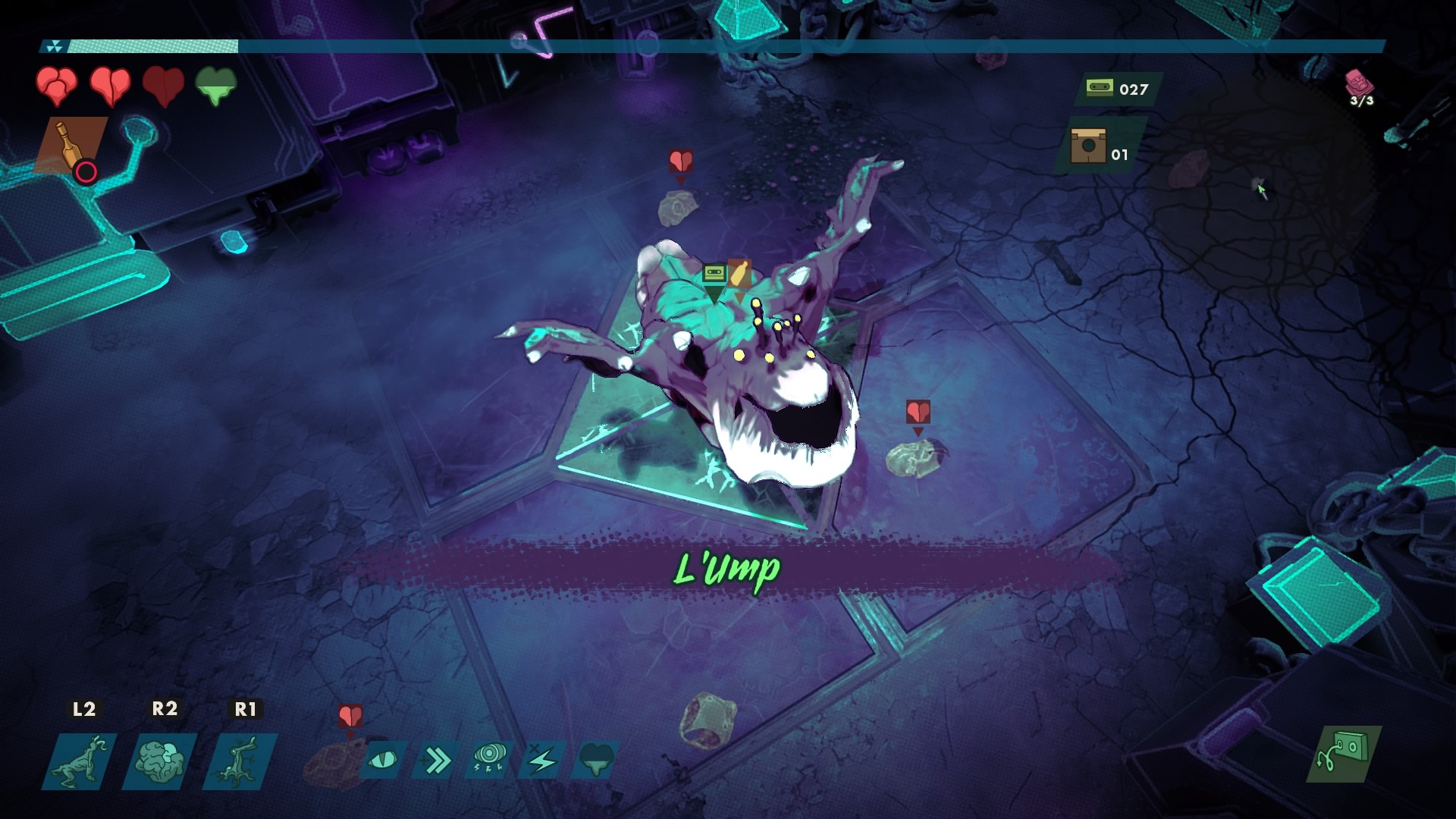
Task: Select the bottle item slot
Action: [71, 146]
